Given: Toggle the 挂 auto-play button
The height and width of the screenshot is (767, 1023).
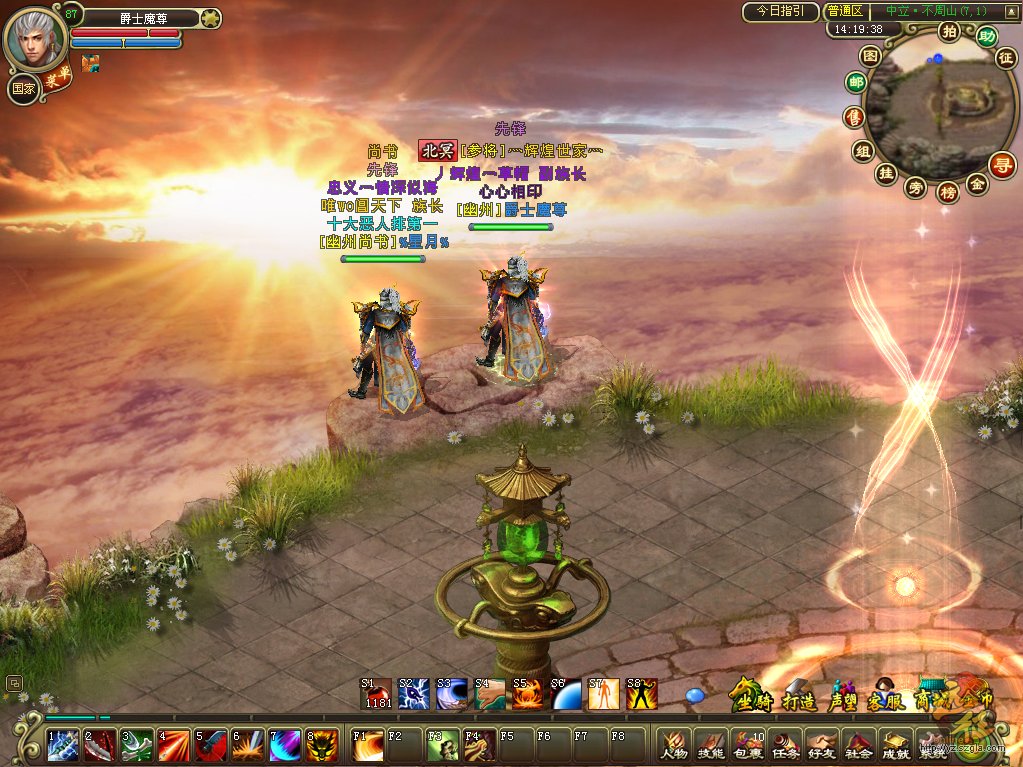Looking at the screenshot, I should (885, 173).
